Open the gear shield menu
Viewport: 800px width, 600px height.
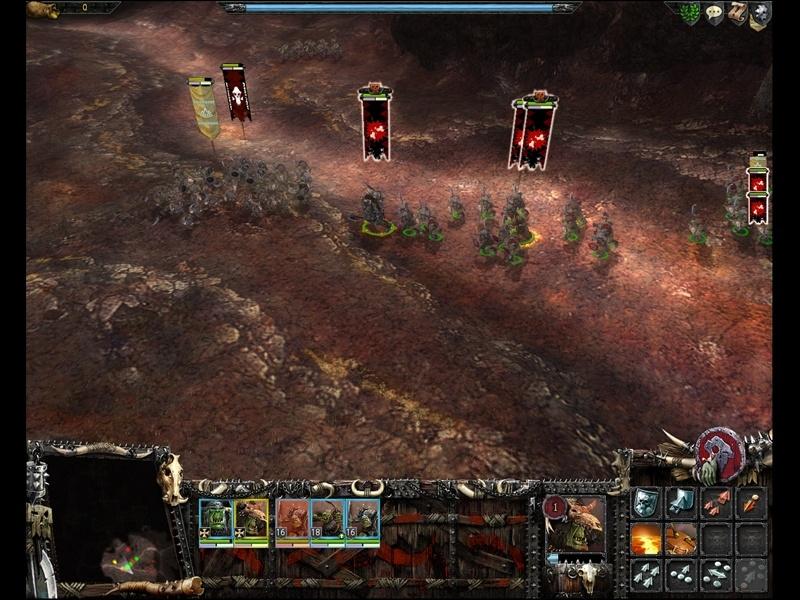[760, 14]
